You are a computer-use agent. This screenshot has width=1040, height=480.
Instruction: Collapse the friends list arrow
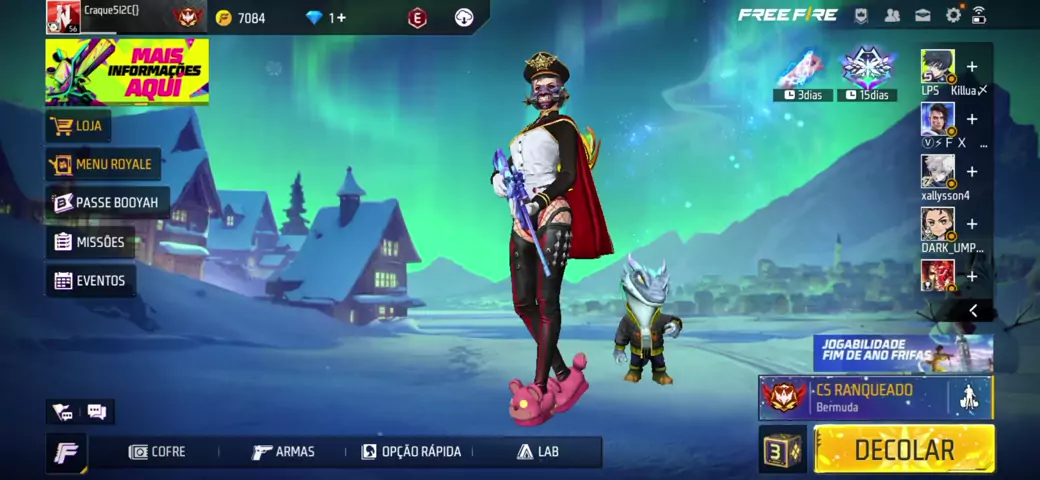click(x=973, y=311)
